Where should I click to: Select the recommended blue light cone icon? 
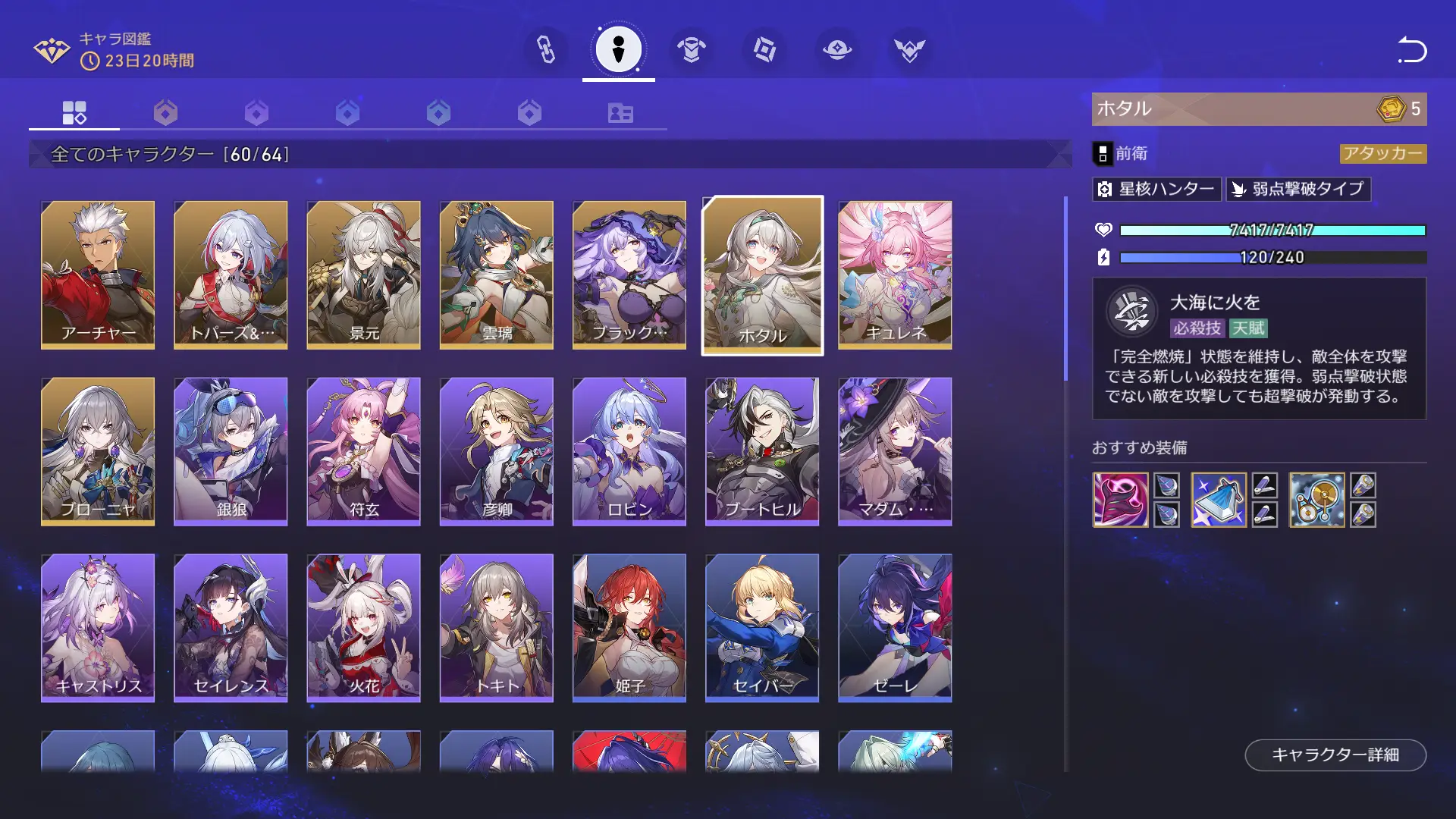tap(1219, 498)
